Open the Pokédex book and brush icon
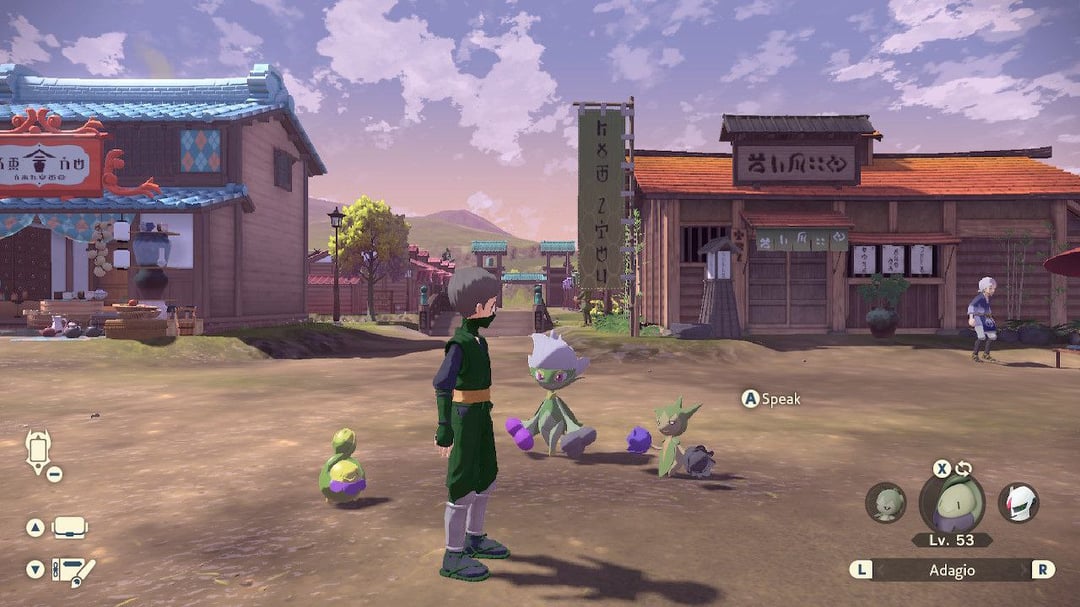The height and width of the screenshot is (607, 1080). 73,570
